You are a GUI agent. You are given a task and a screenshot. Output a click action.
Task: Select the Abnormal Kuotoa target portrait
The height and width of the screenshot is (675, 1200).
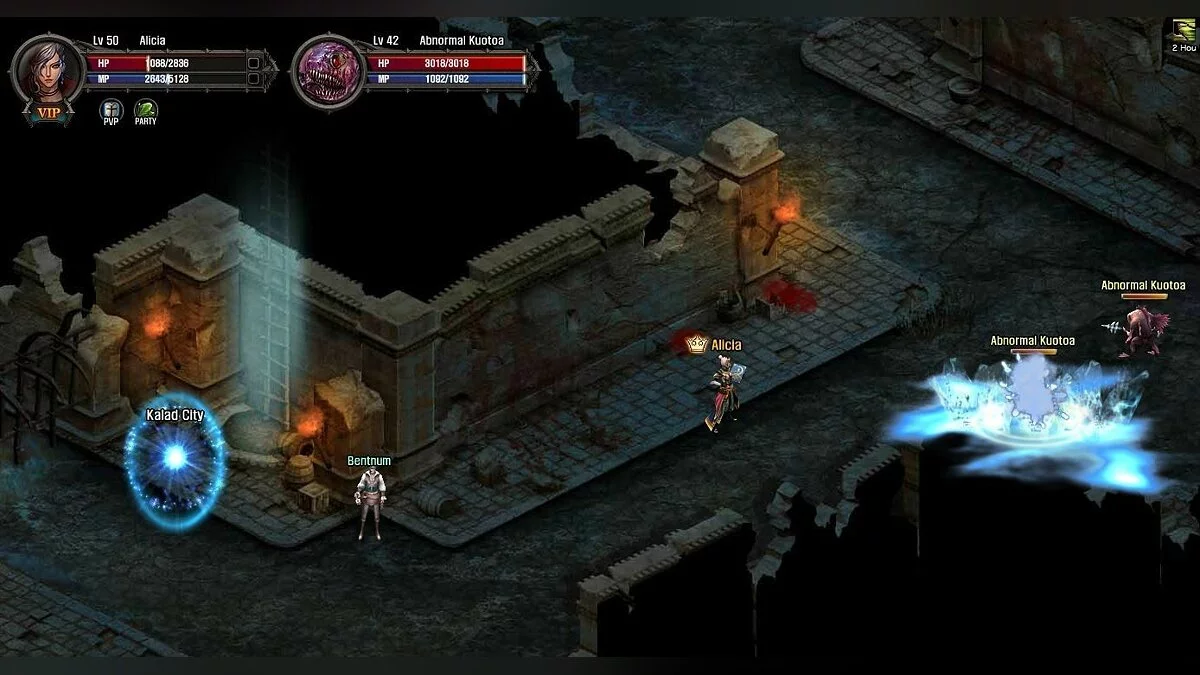click(x=328, y=72)
